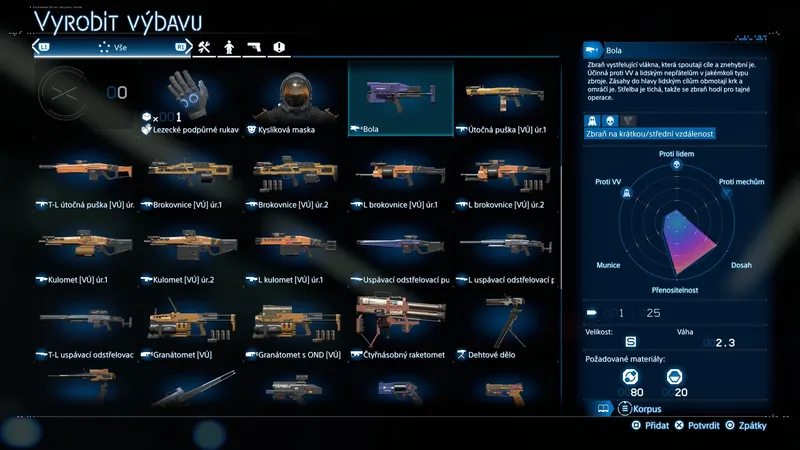Switch to the tools category tab
Viewport: 800px width, 450px height.
[x=204, y=47]
